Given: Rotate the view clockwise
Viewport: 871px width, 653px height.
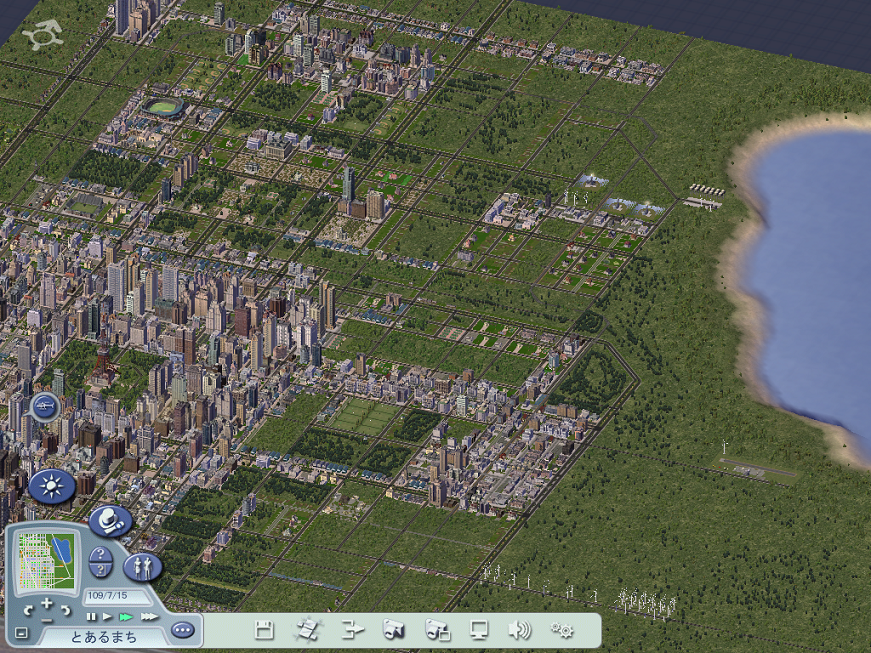Looking at the screenshot, I should 65,610.
